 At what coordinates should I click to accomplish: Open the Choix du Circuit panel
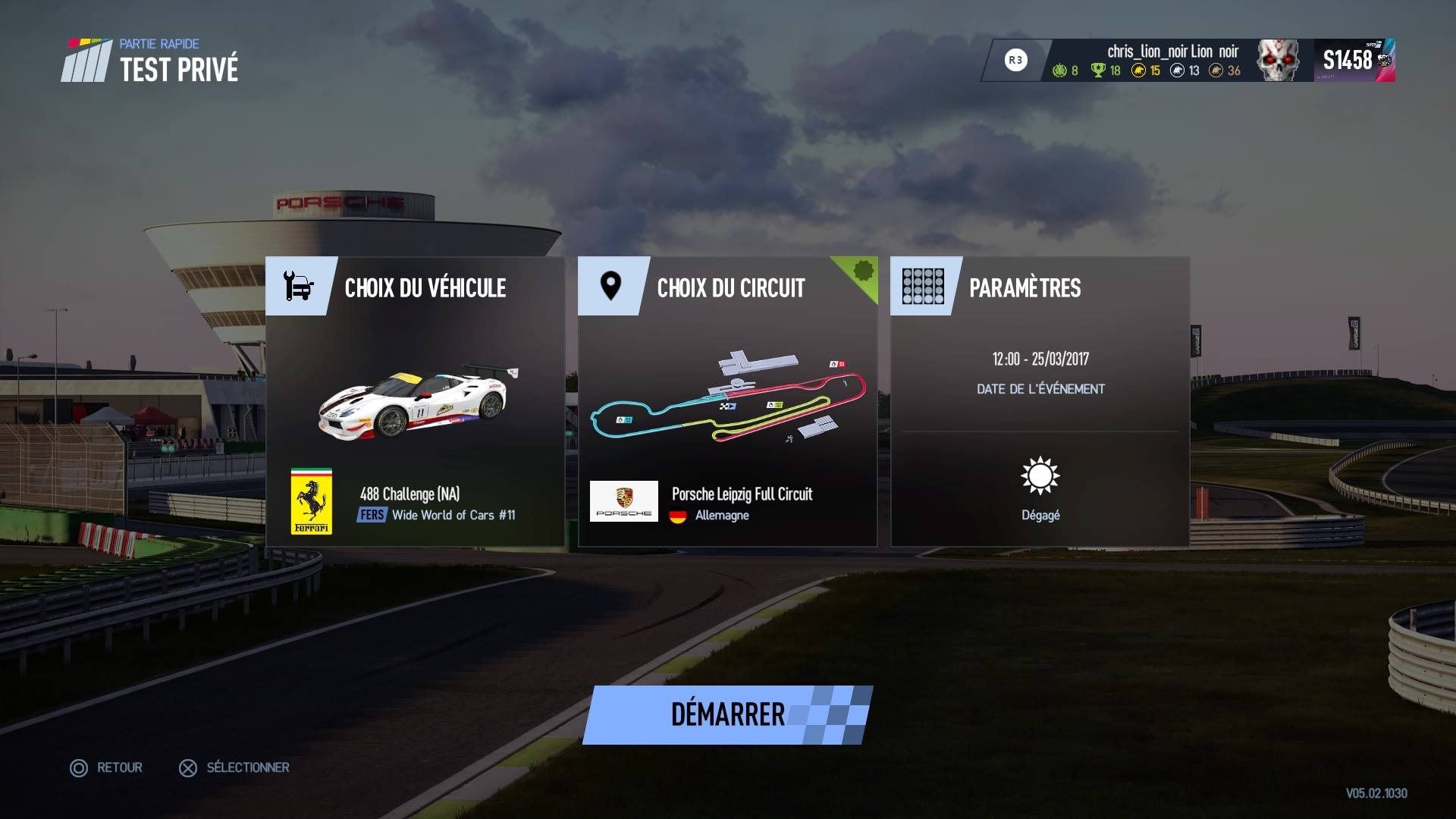730,287
